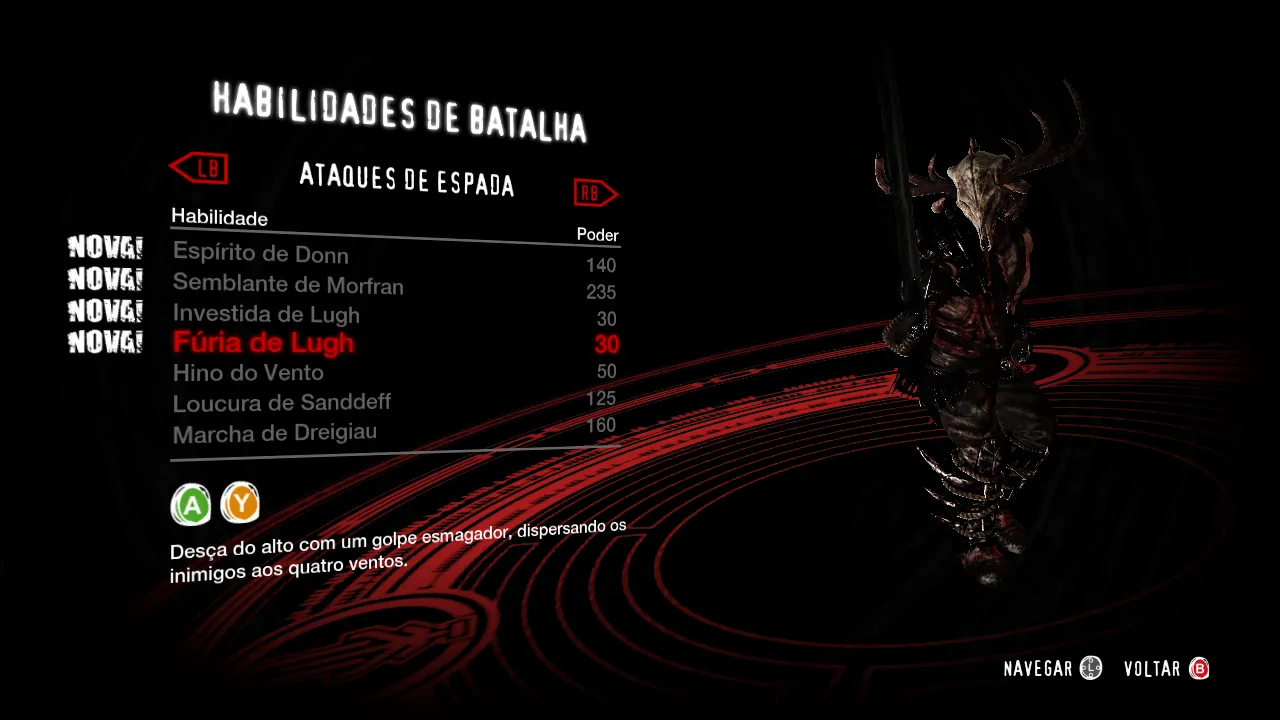Choose Semblante de Morfran from the list
Viewport: 1280px width, 720px height.
288,285
